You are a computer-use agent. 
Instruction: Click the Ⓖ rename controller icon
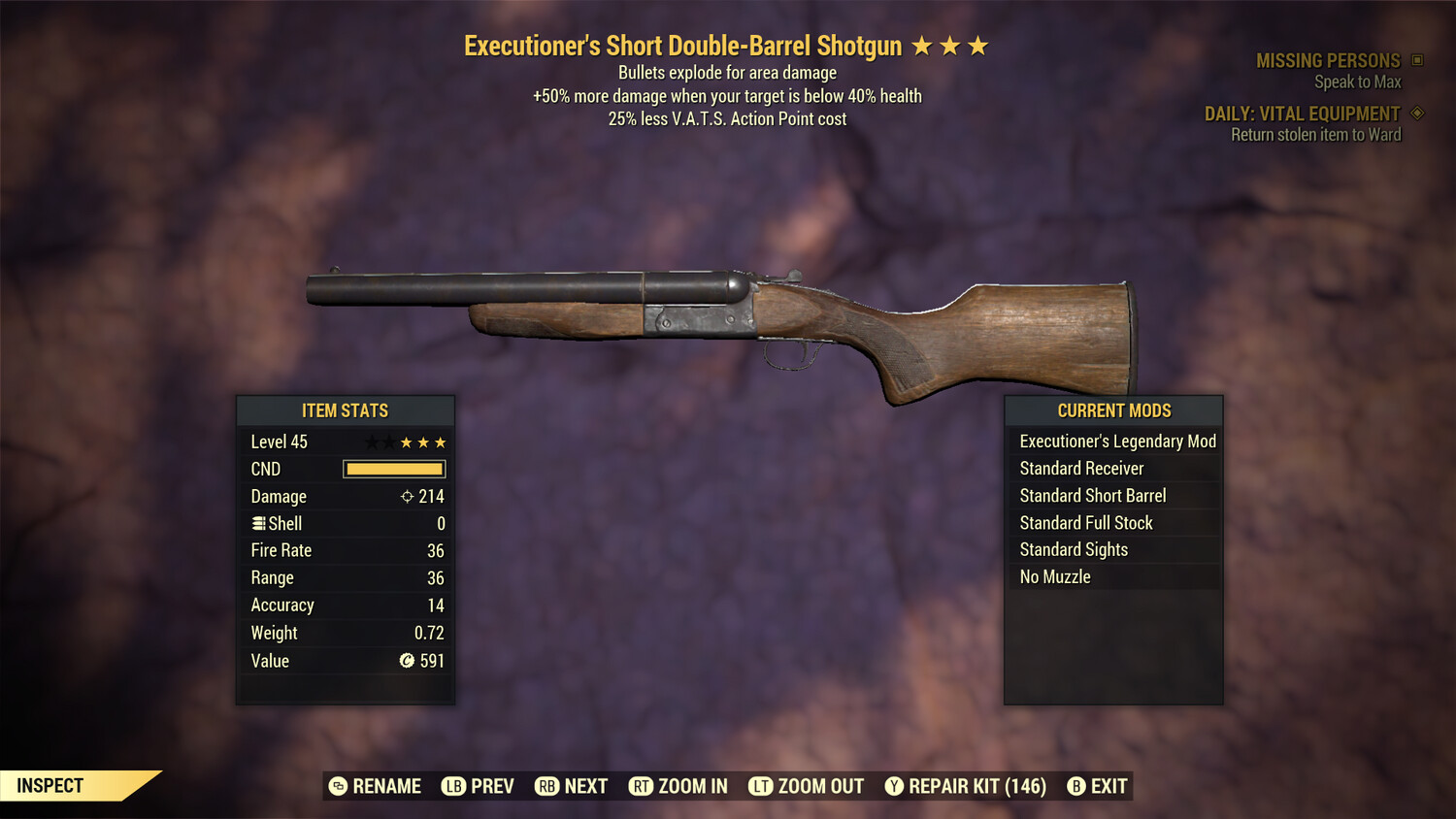338,786
